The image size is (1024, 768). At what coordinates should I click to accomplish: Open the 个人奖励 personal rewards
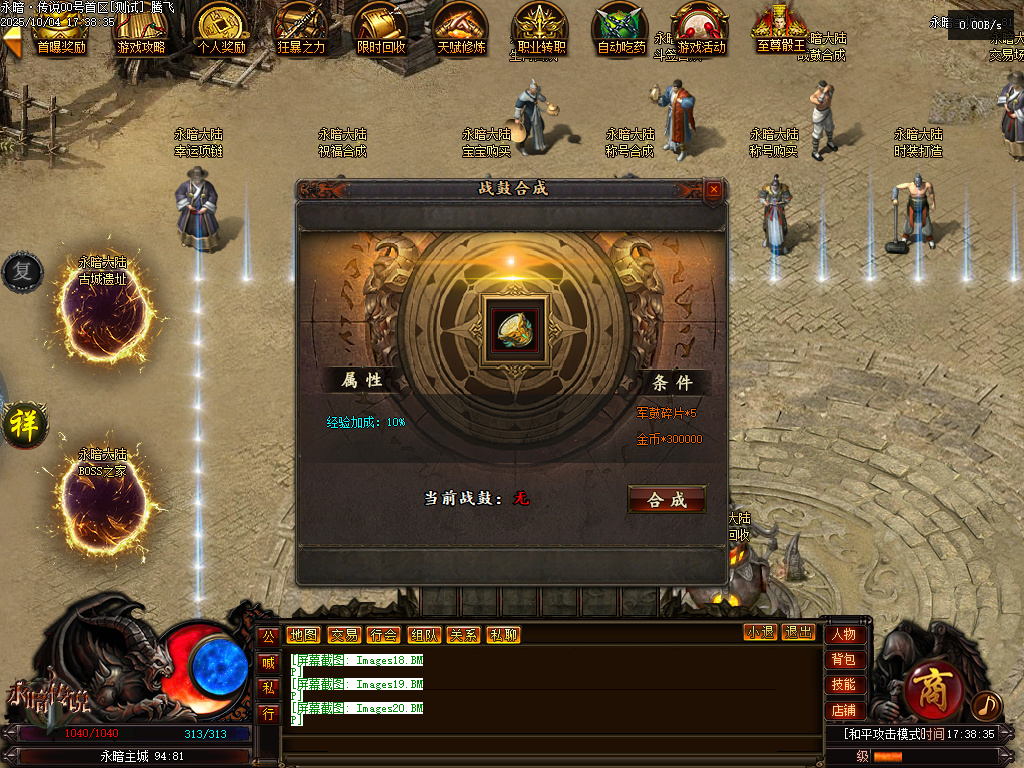[x=221, y=28]
